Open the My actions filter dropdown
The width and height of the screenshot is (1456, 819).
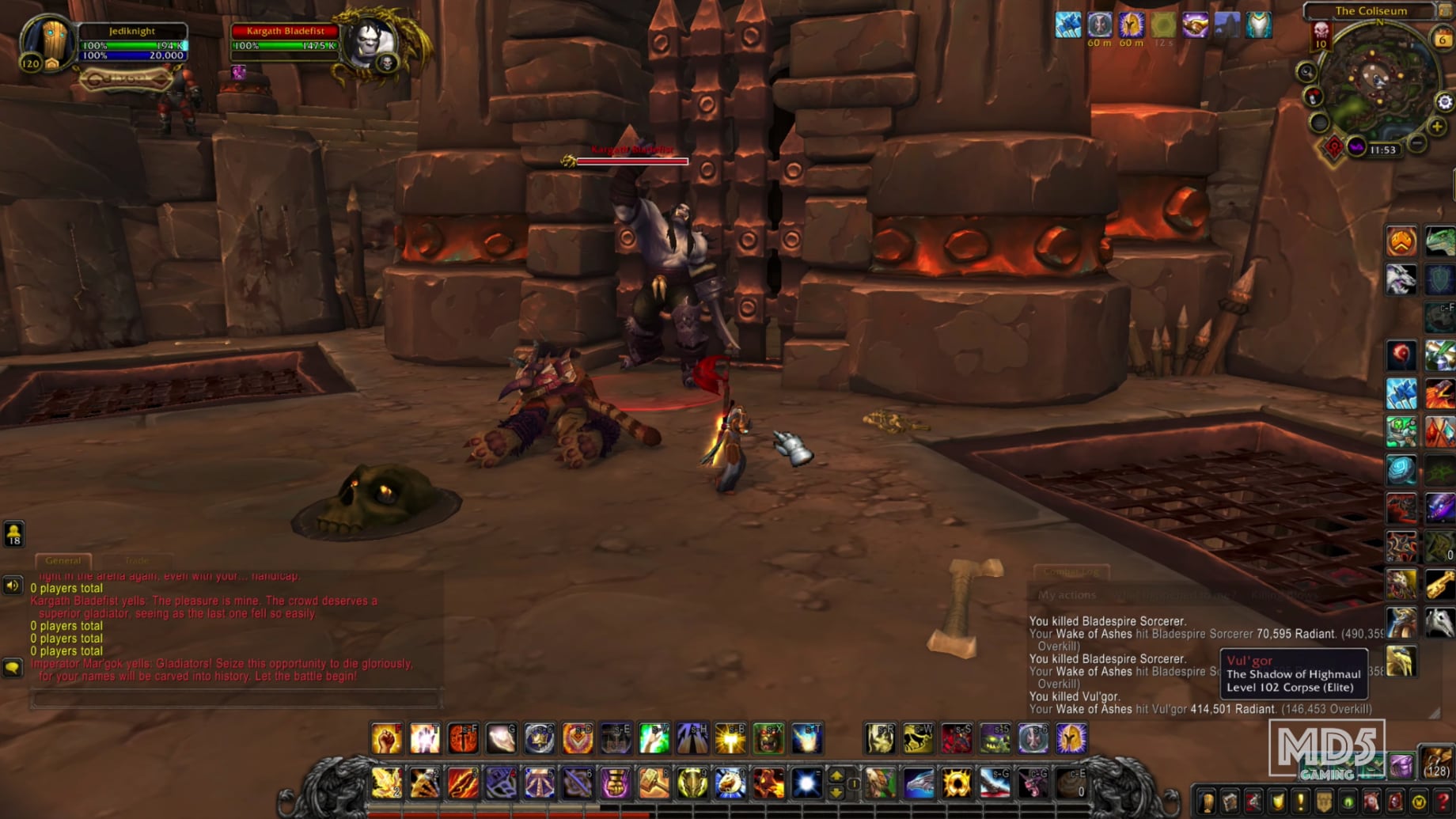click(1067, 595)
